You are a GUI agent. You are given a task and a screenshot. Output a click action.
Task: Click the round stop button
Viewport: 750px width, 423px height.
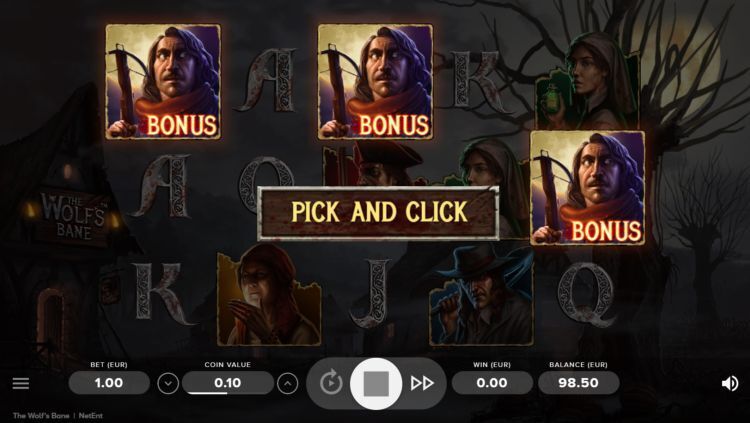(x=376, y=383)
